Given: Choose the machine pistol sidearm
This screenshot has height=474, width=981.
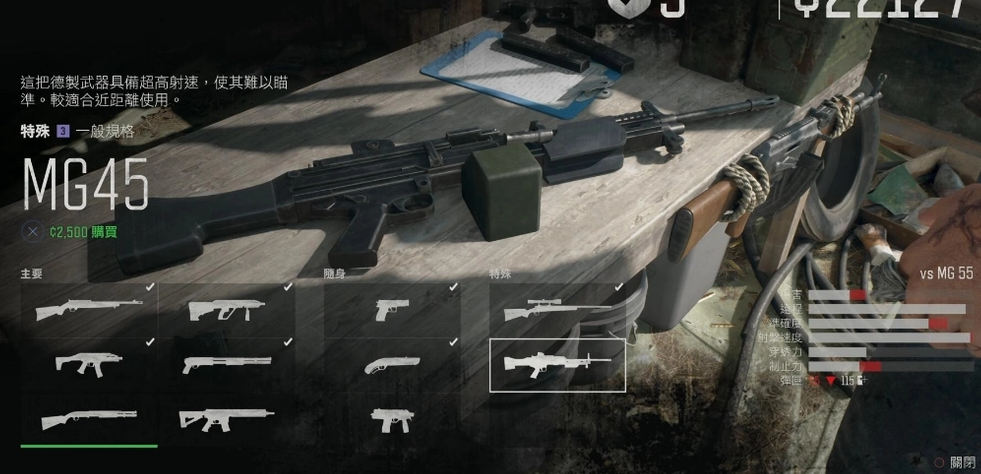Looking at the screenshot, I should click(391, 419).
